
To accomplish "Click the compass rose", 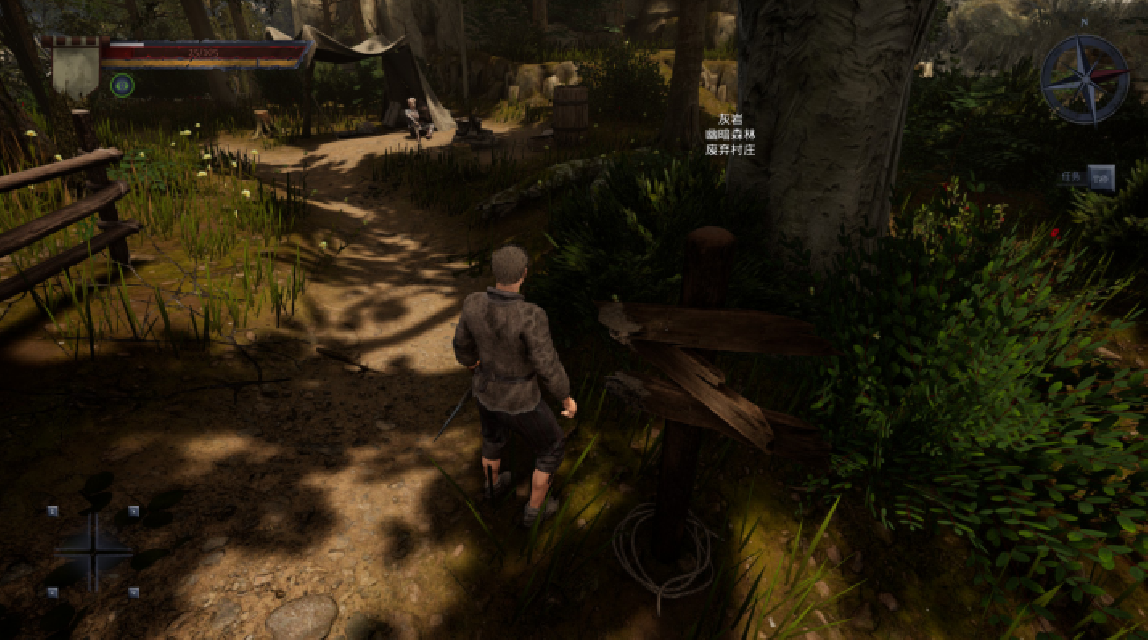I will (1084, 79).
